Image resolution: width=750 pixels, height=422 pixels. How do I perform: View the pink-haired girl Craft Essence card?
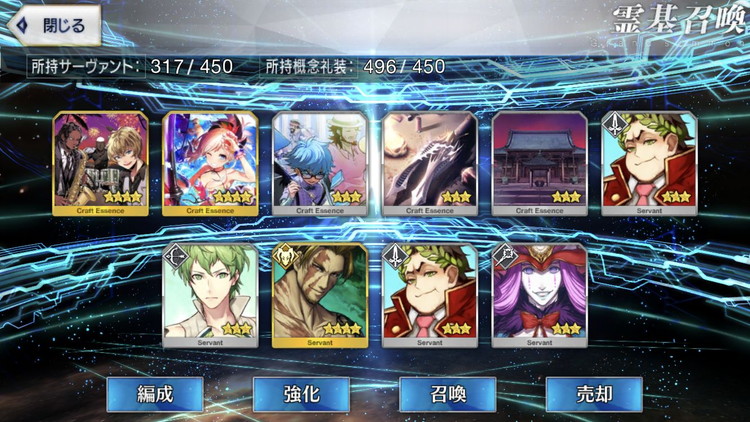210,163
